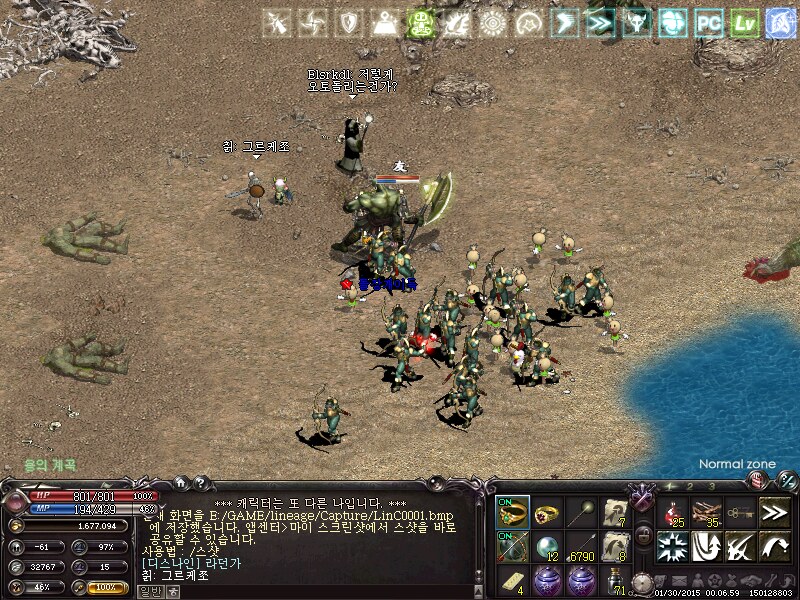Activate the starburst cross skill icon
Viewport: 800px width, 600px height.
pyautogui.click(x=673, y=546)
